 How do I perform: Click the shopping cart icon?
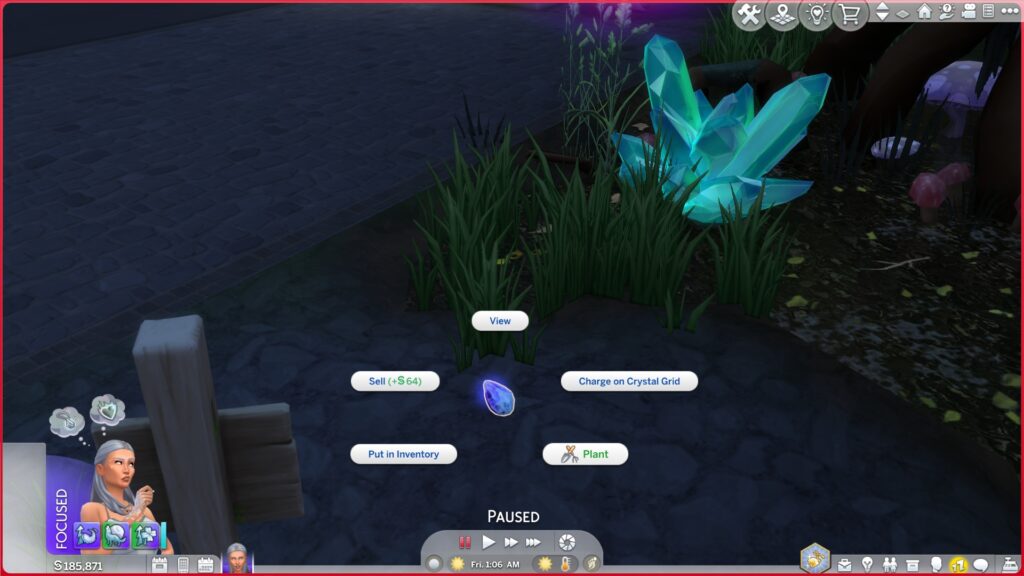click(x=851, y=14)
